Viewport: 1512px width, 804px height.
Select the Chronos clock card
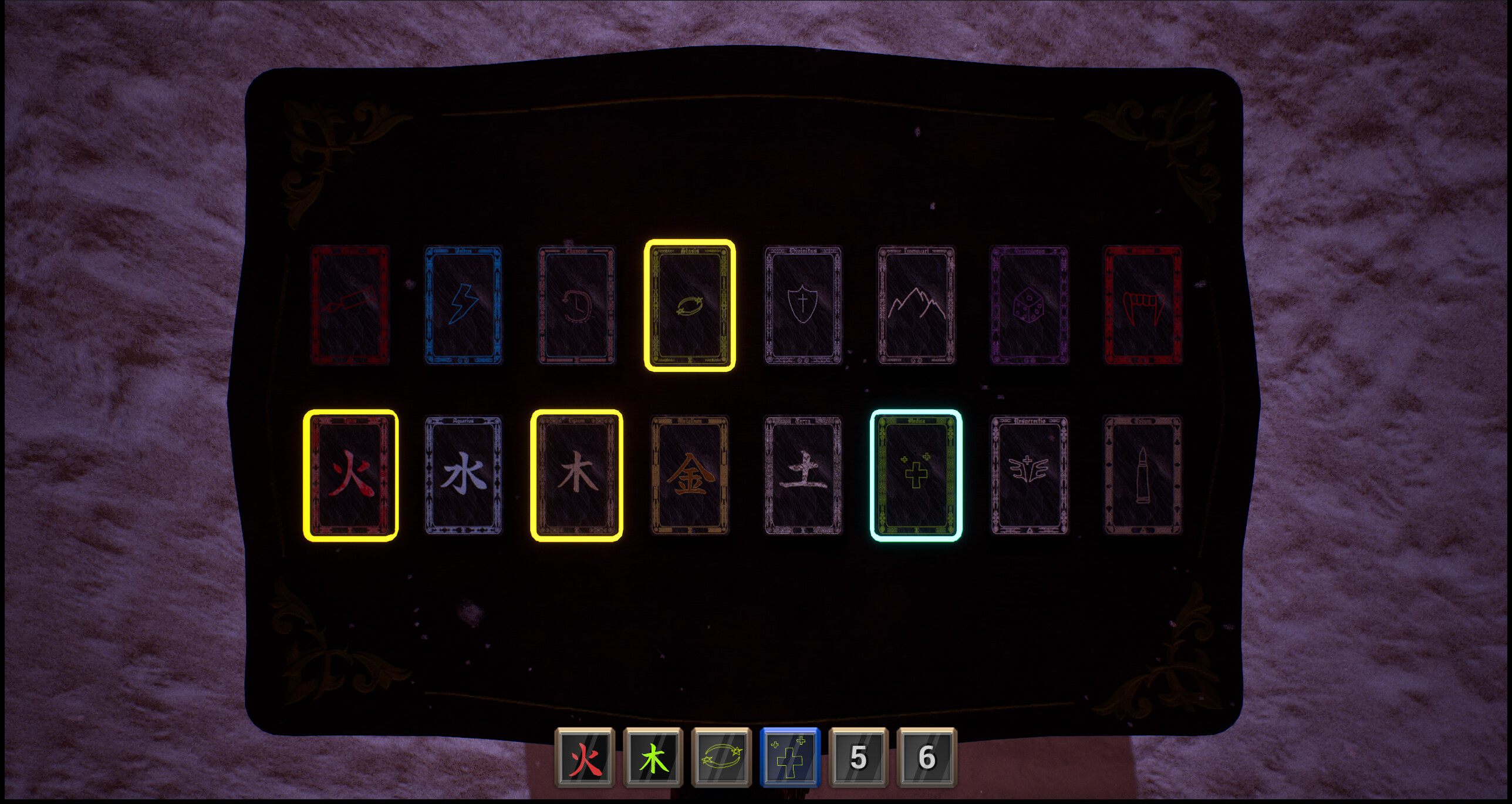coord(577,307)
